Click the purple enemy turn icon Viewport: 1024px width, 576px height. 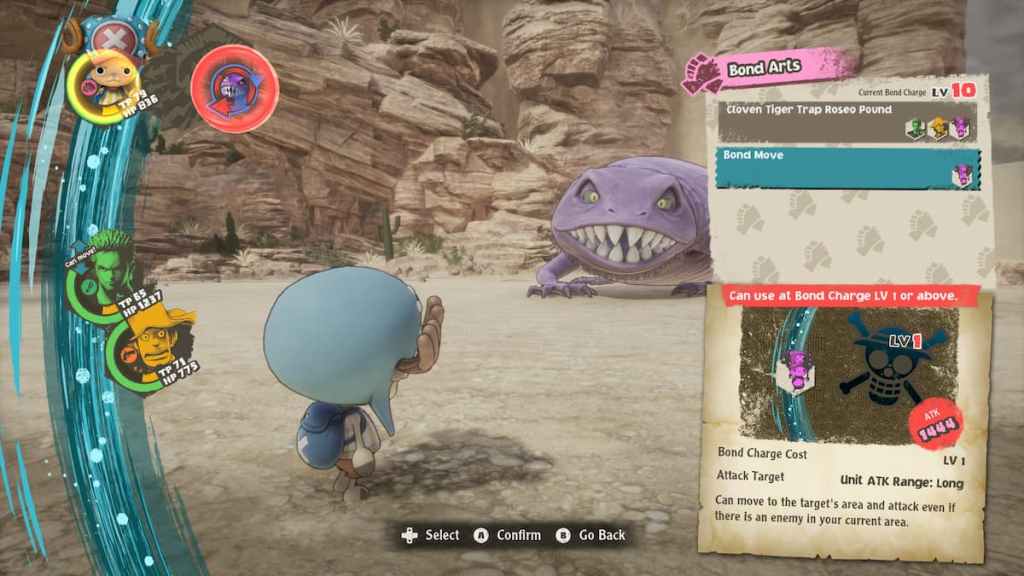[234, 88]
